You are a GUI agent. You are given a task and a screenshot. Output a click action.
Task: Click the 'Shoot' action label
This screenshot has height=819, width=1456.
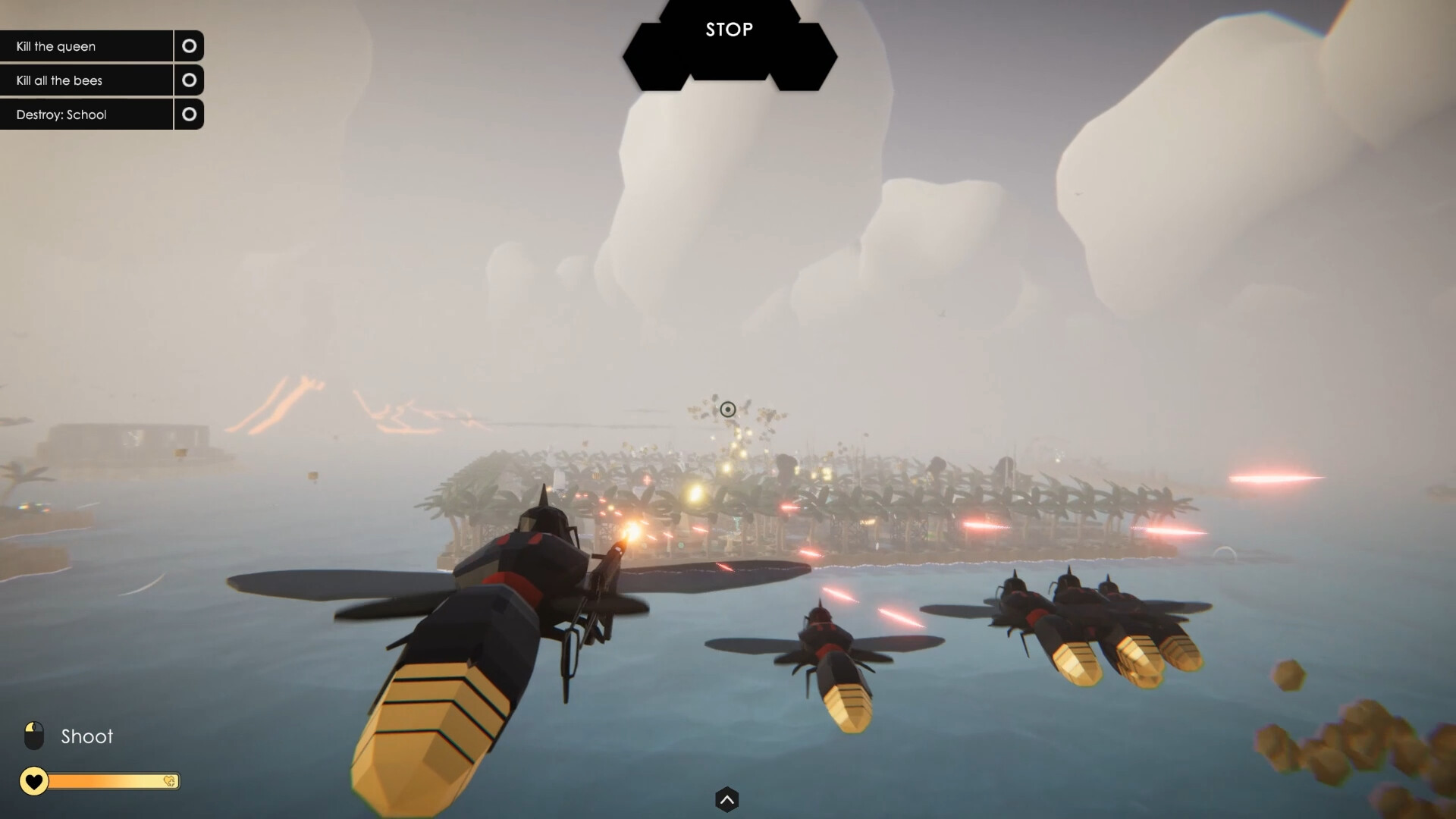pyautogui.click(x=86, y=735)
